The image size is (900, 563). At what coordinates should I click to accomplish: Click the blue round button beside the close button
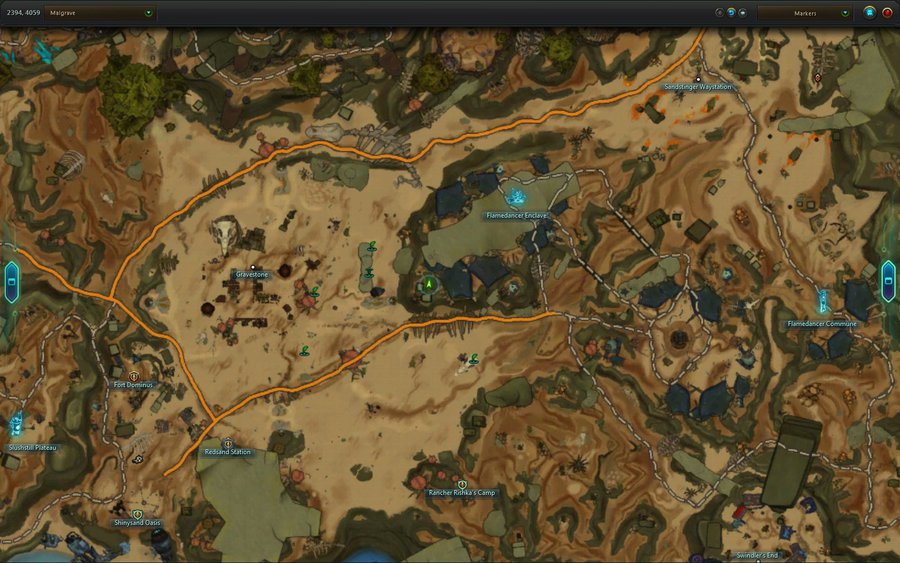pos(869,13)
